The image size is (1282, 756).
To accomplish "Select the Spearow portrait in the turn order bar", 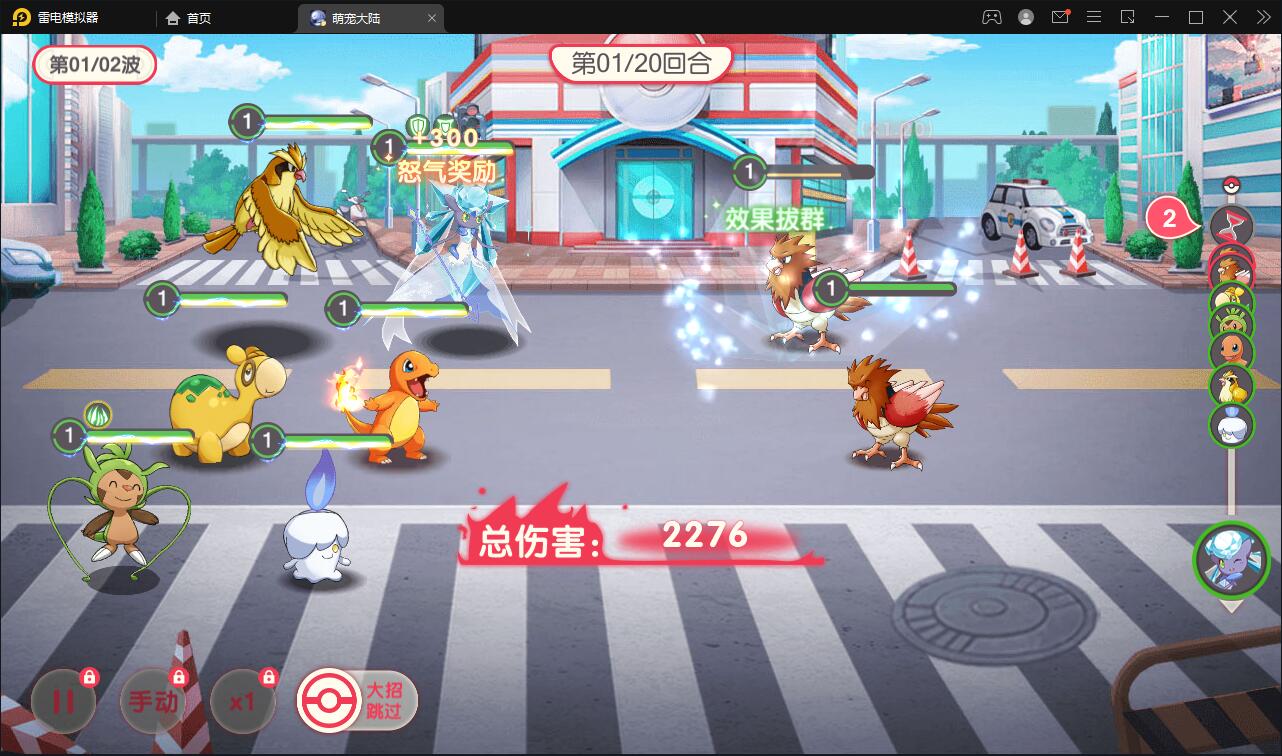I will point(1232,267).
